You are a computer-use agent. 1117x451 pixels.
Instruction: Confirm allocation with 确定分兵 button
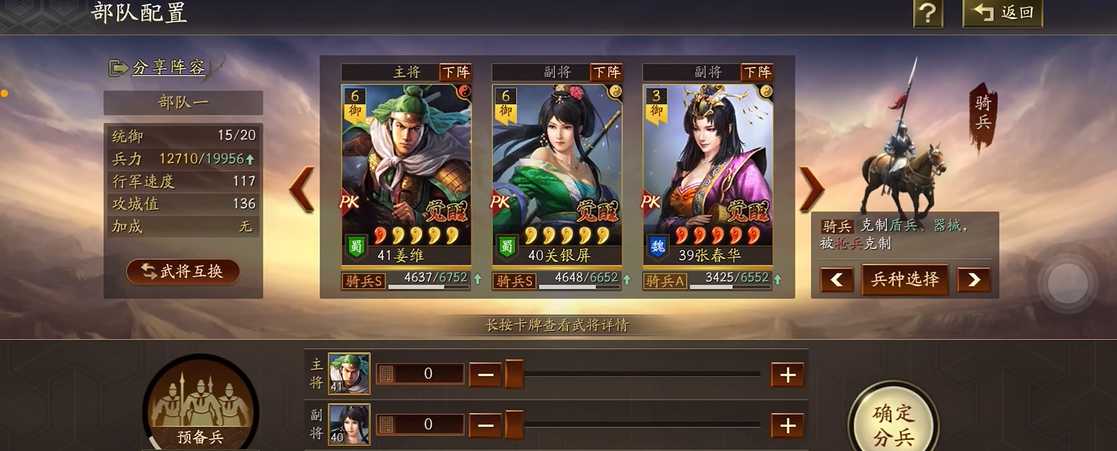[x=893, y=424]
